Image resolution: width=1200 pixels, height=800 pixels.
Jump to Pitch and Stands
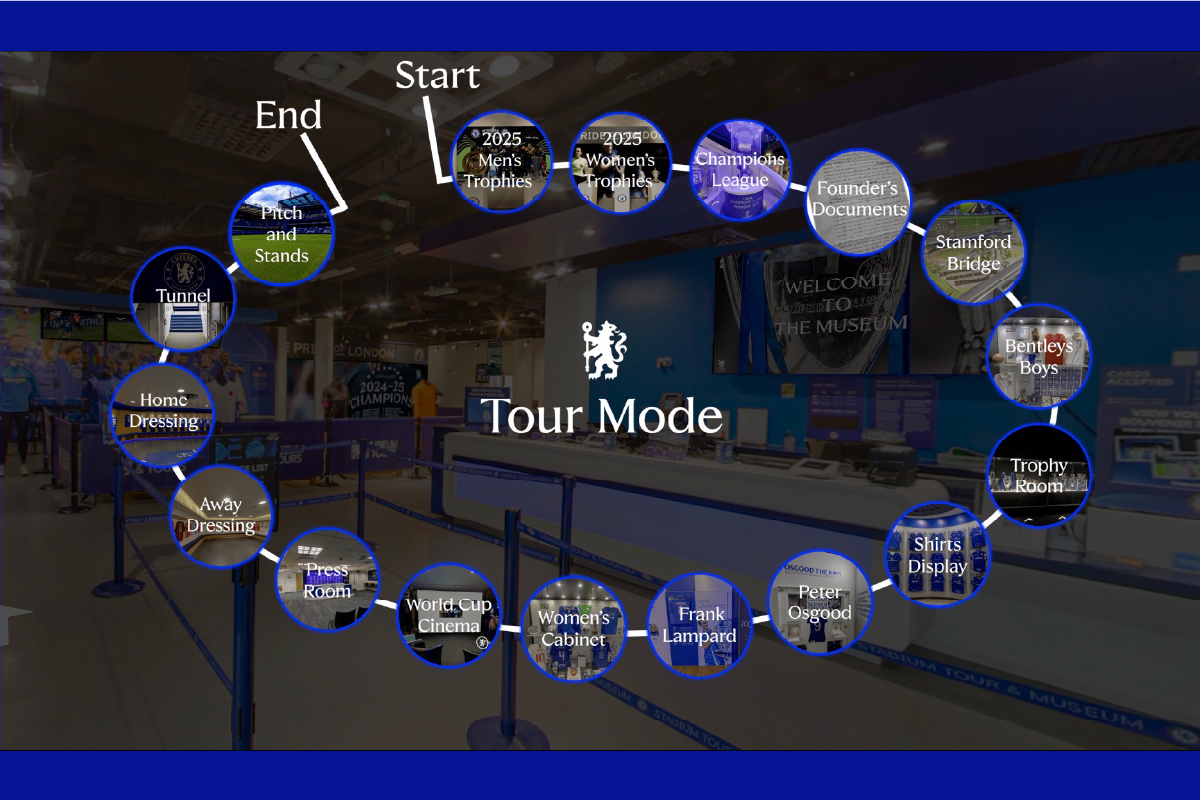pyautogui.click(x=282, y=233)
